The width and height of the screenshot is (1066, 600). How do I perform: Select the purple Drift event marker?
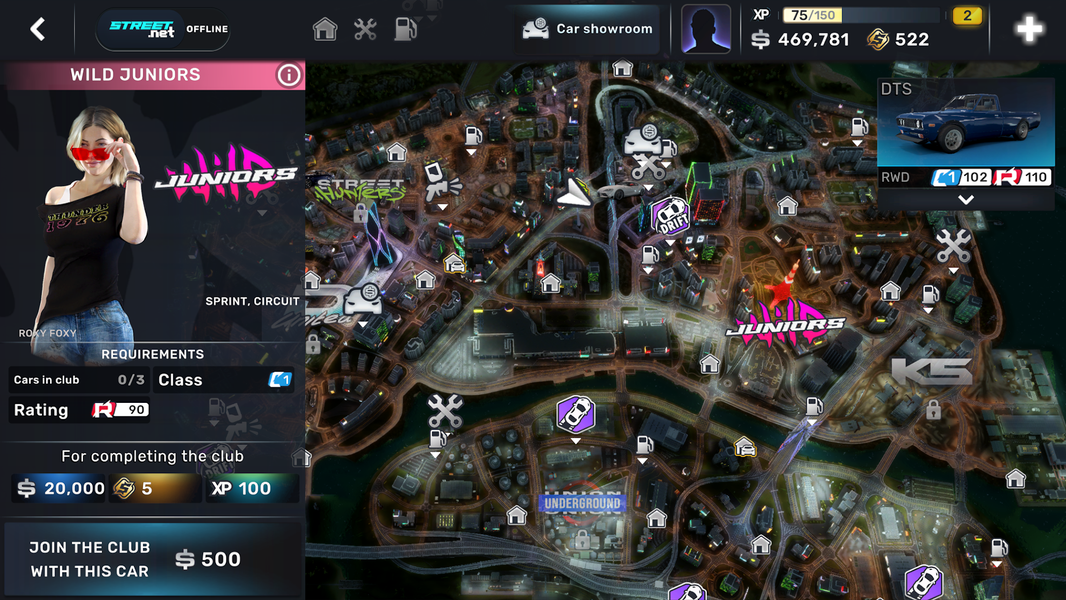(671, 217)
